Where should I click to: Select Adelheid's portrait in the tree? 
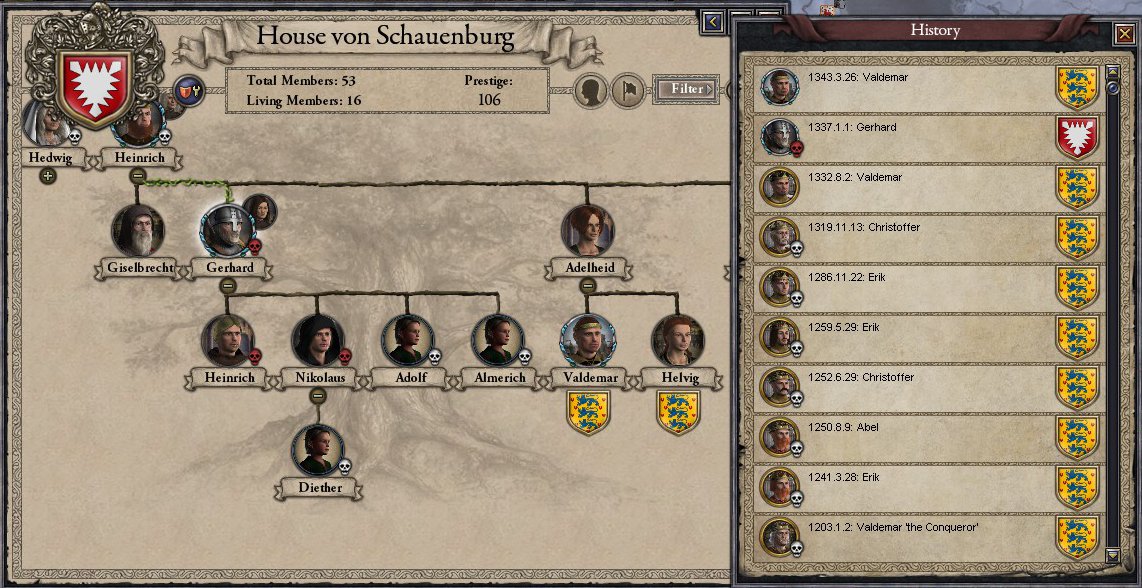[587, 231]
